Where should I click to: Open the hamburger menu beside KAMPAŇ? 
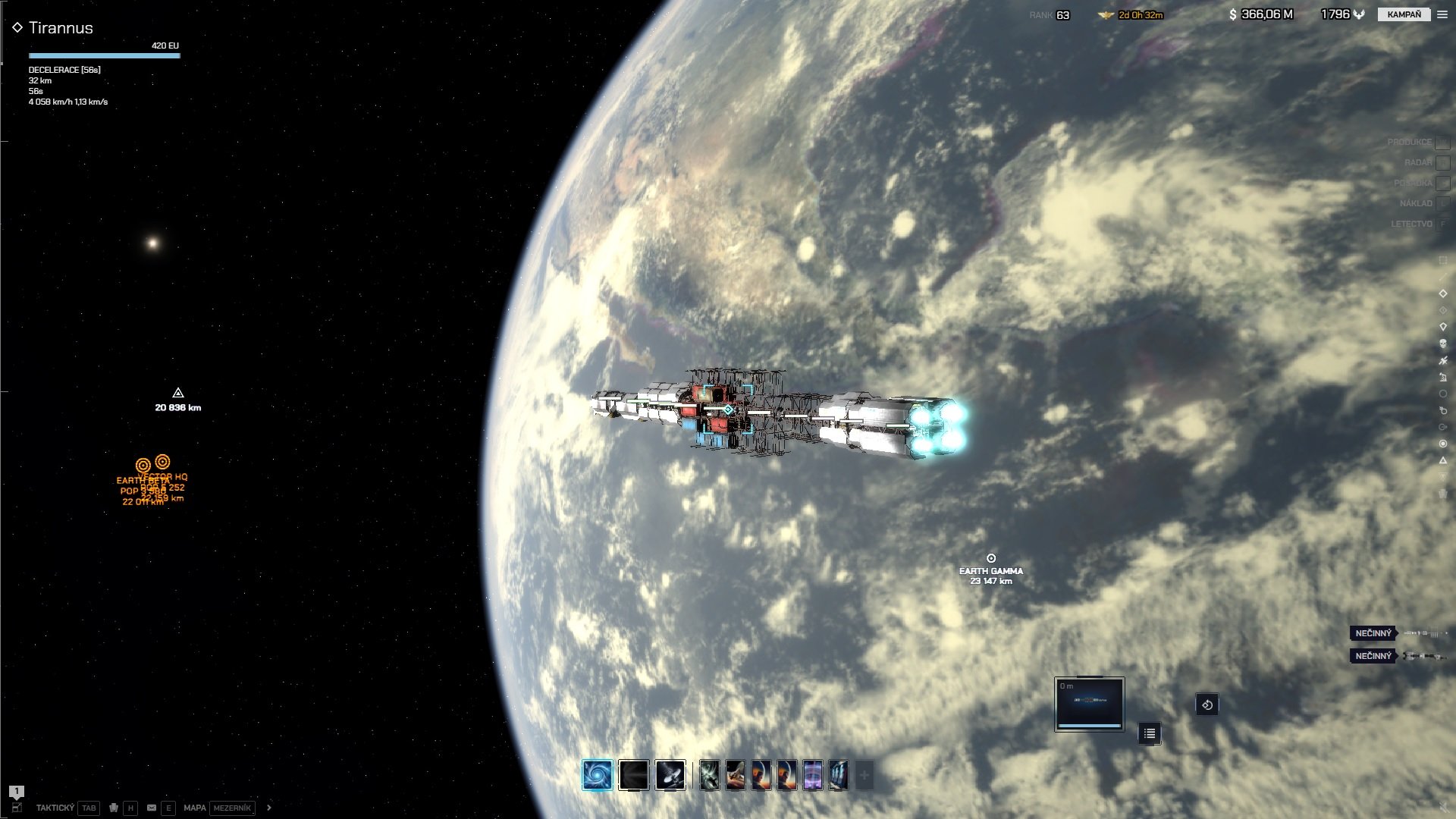[x=1442, y=14]
